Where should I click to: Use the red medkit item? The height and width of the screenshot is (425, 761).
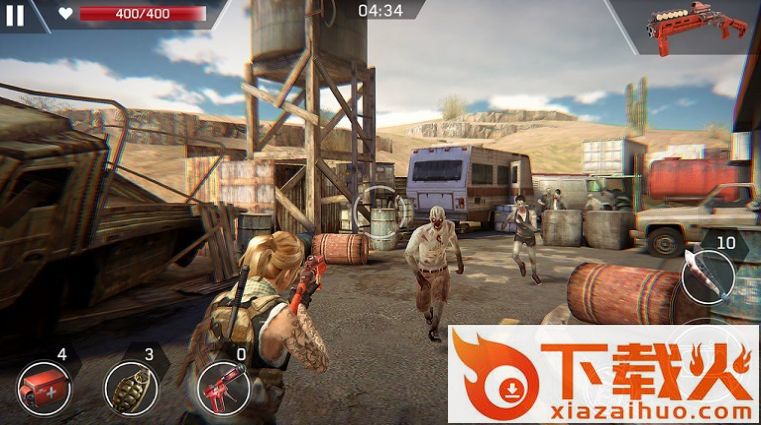[x=44, y=386]
